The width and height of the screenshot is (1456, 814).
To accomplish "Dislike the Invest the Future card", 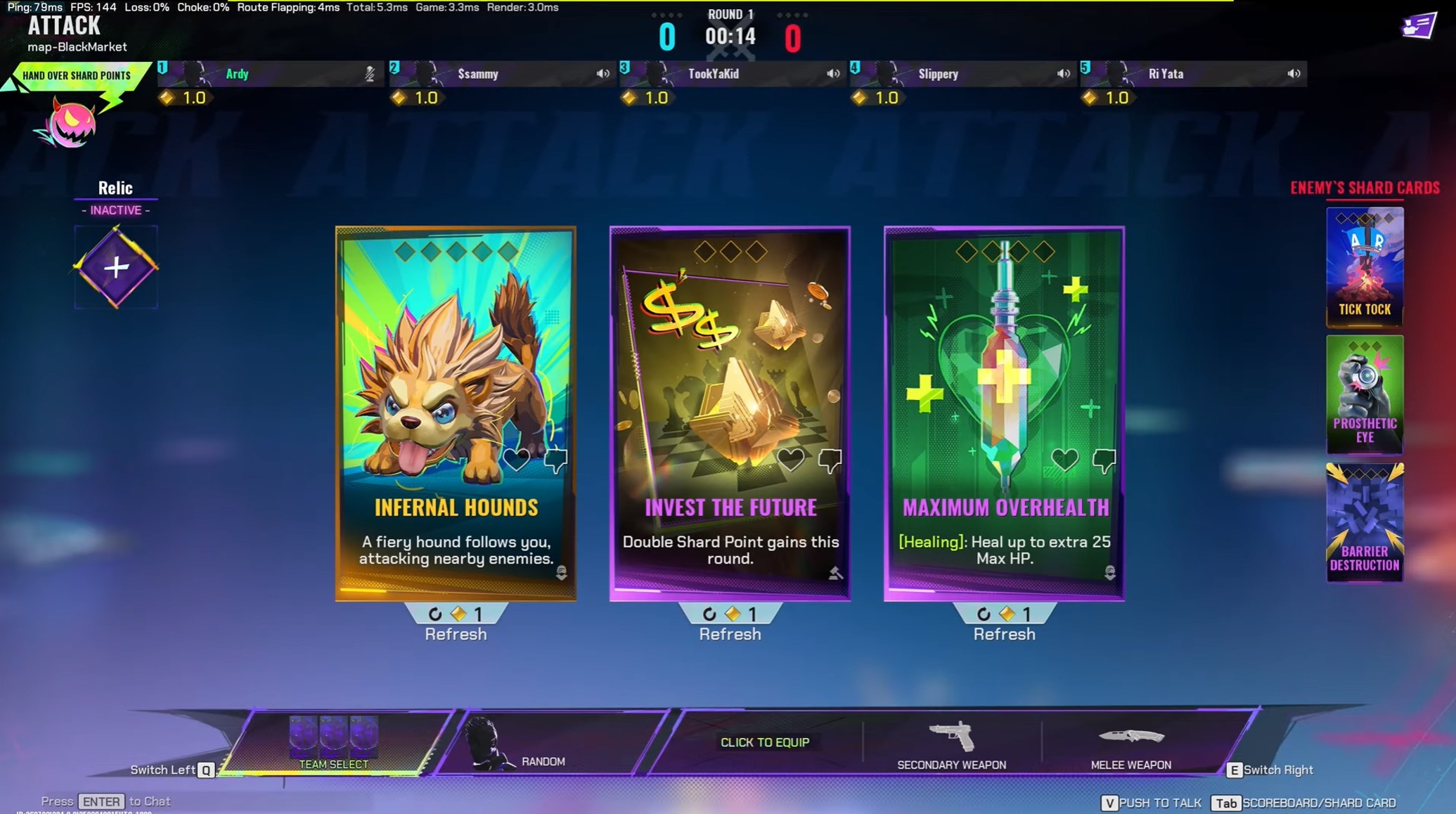I will [830, 460].
